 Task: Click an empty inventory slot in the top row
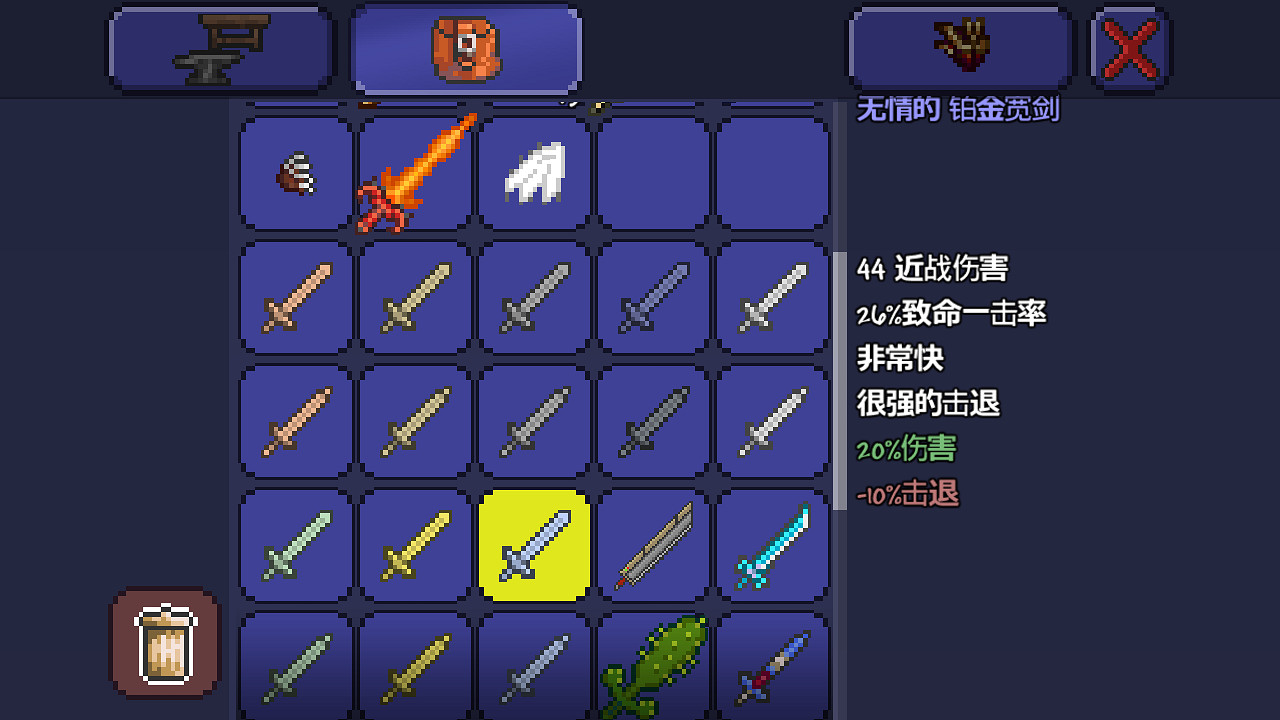pos(772,172)
